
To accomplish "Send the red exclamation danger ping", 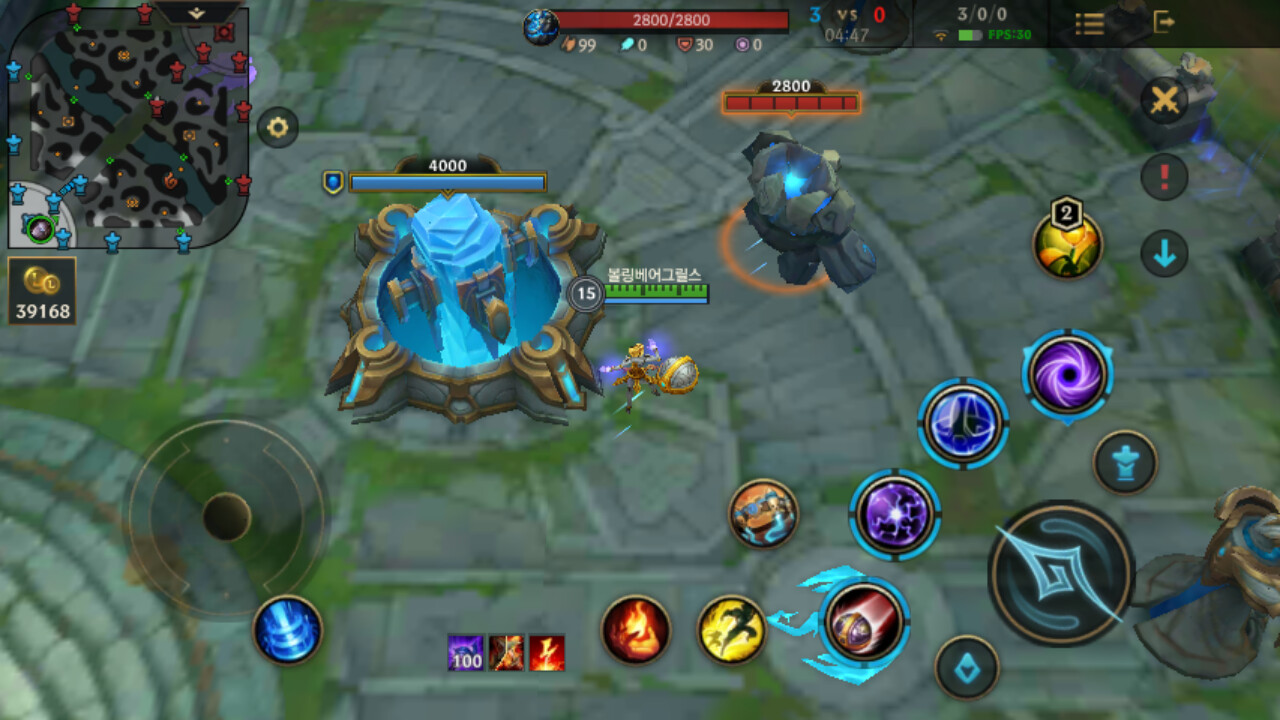I will pyautogui.click(x=1164, y=178).
